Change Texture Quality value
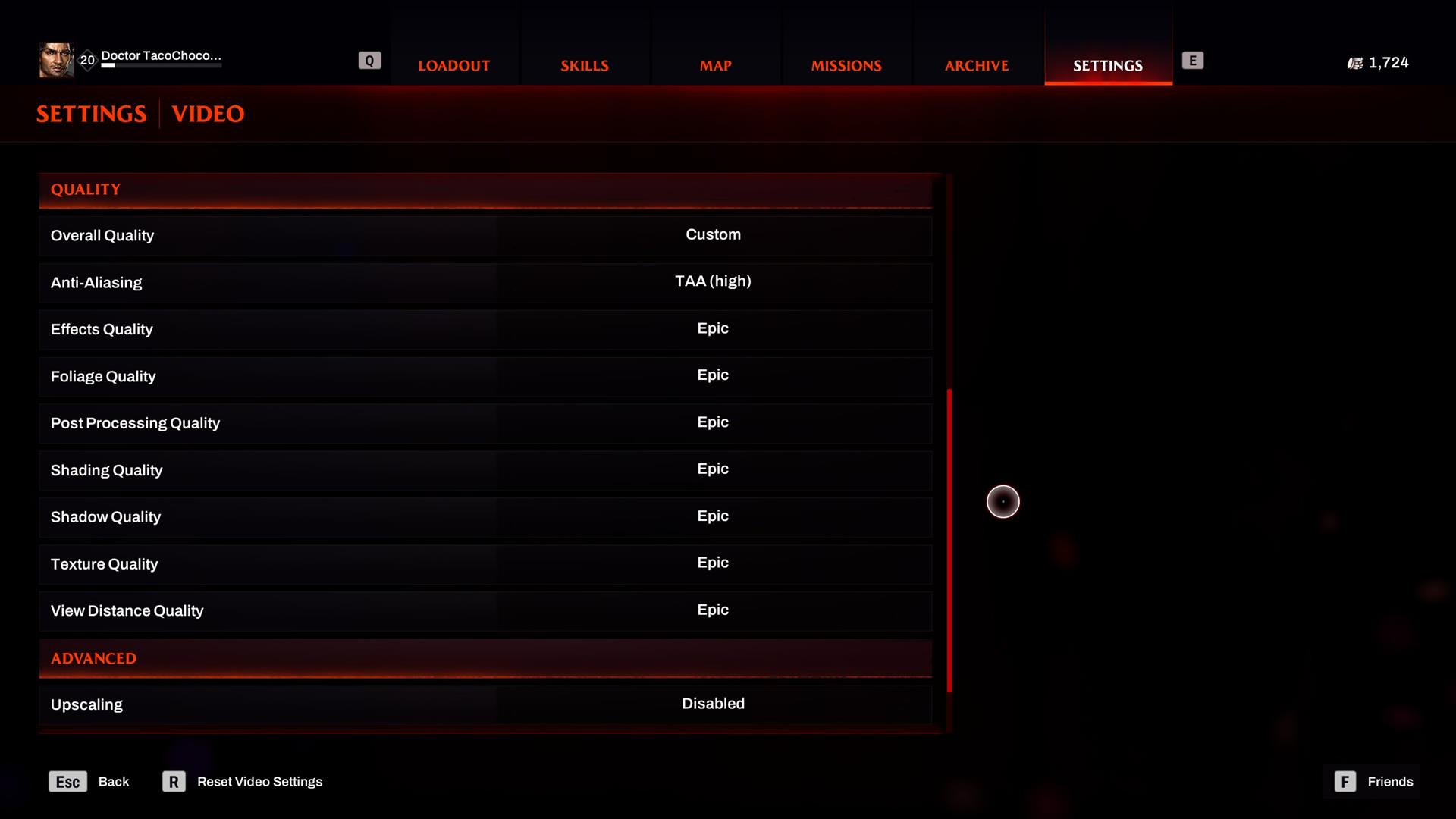This screenshot has width=1456, height=819. click(x=713, y=563)
